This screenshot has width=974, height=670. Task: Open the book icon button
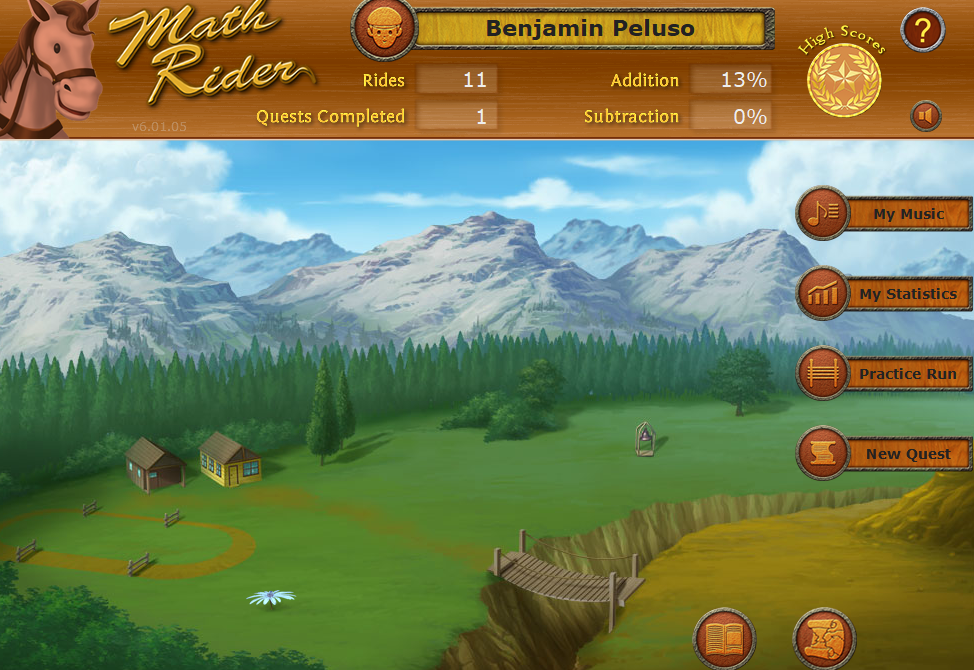pos(724,638)
